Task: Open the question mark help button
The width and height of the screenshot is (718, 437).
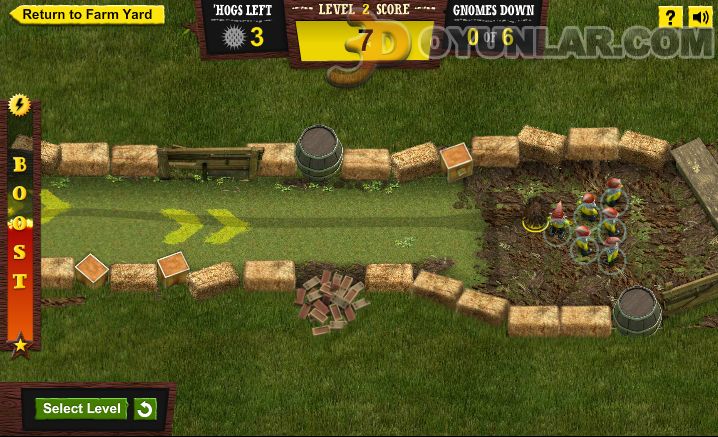Action: pyautogui.click(x=670, y=17)
